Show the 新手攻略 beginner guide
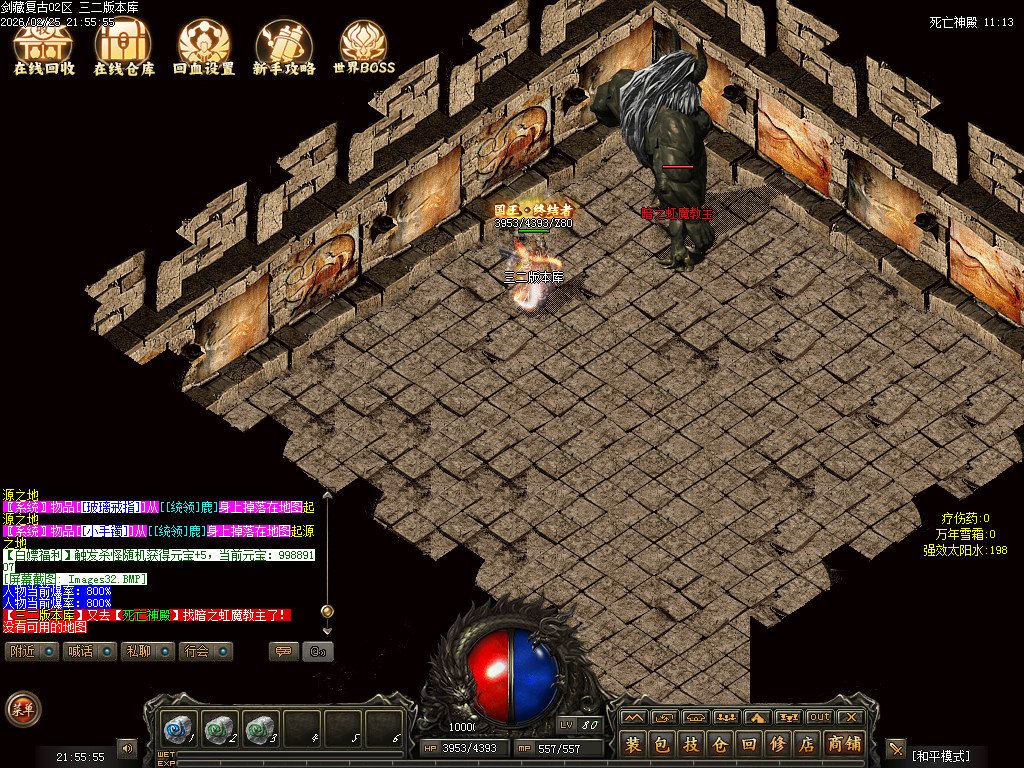1024x768 pixels. [284, 48]
